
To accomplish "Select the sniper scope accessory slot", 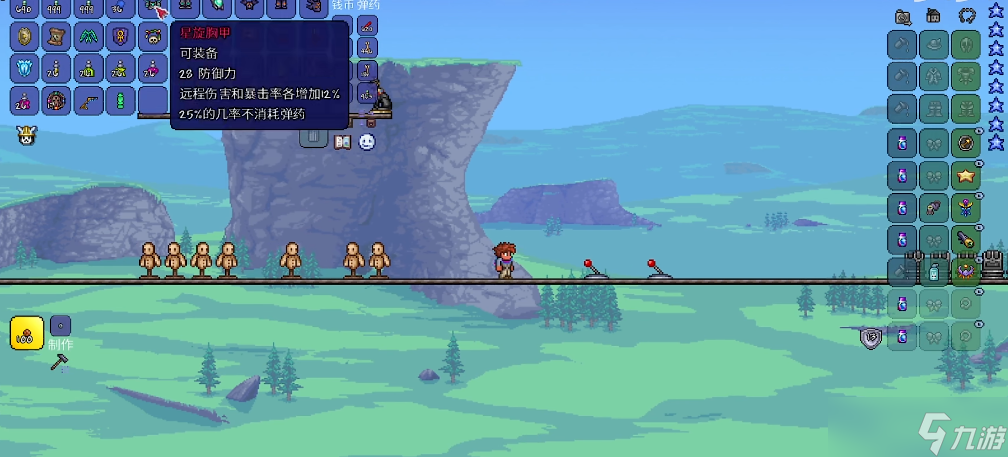I will (x=966, y=239).
